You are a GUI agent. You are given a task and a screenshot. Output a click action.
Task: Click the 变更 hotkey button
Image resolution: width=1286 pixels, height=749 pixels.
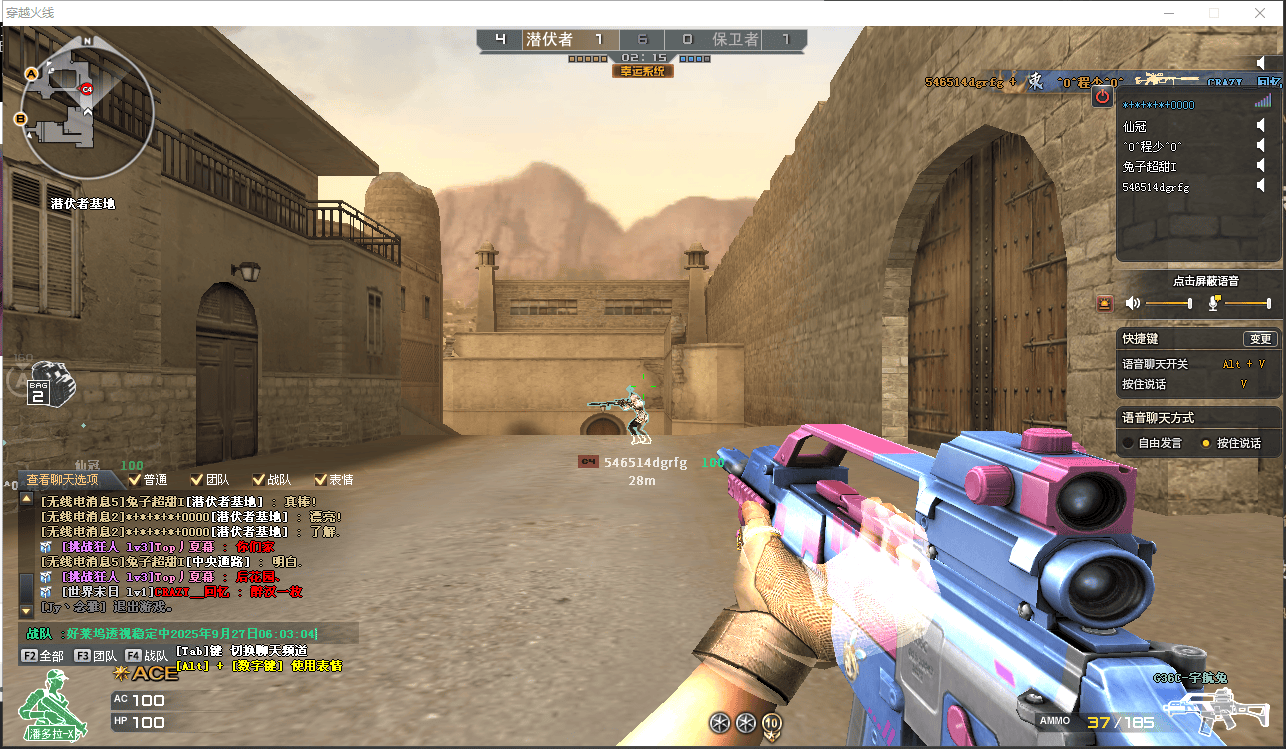1260,339
